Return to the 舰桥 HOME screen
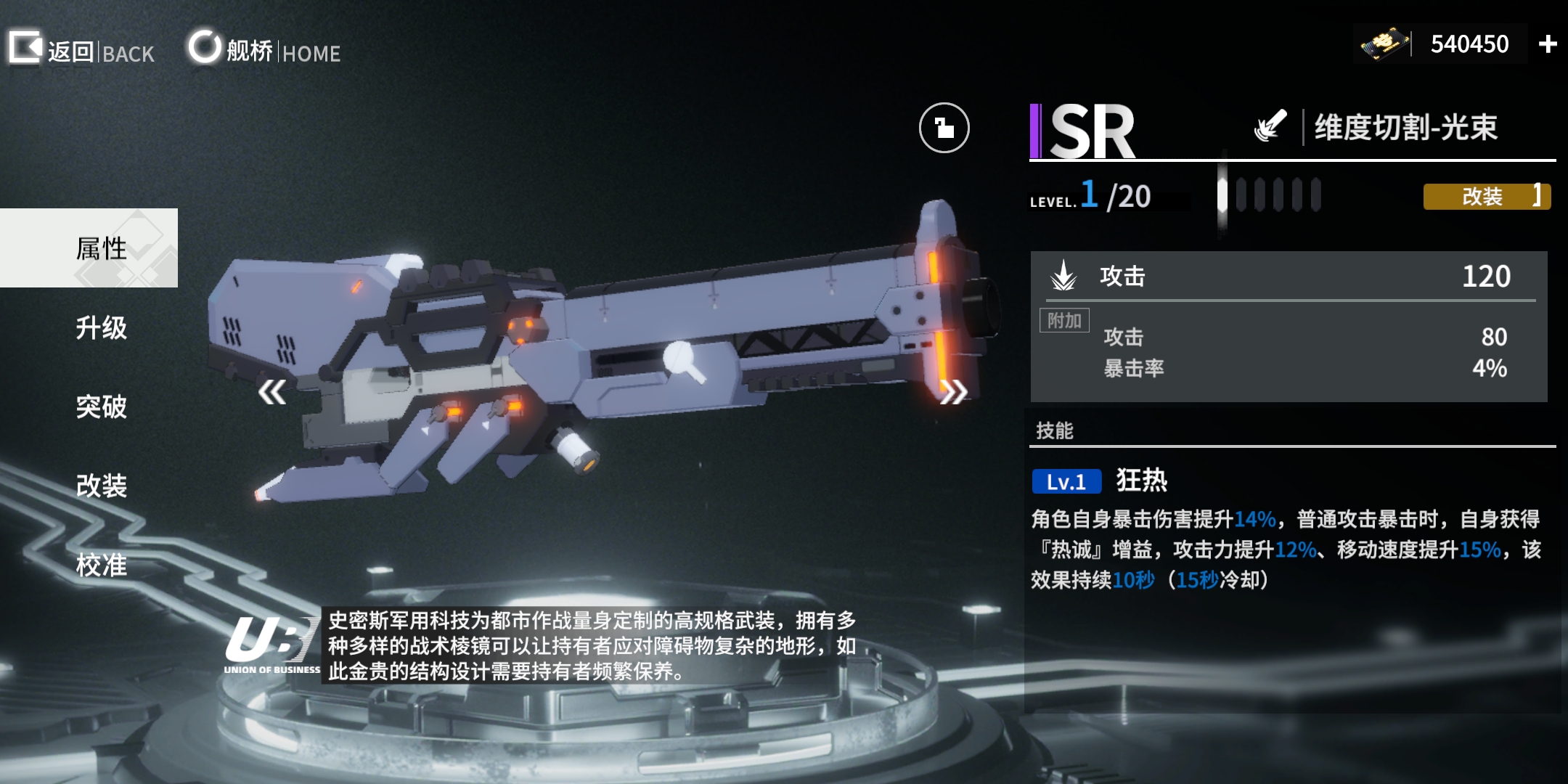Screen dimensions: 1568x784 pyautogui.click(x=264, y=50)
